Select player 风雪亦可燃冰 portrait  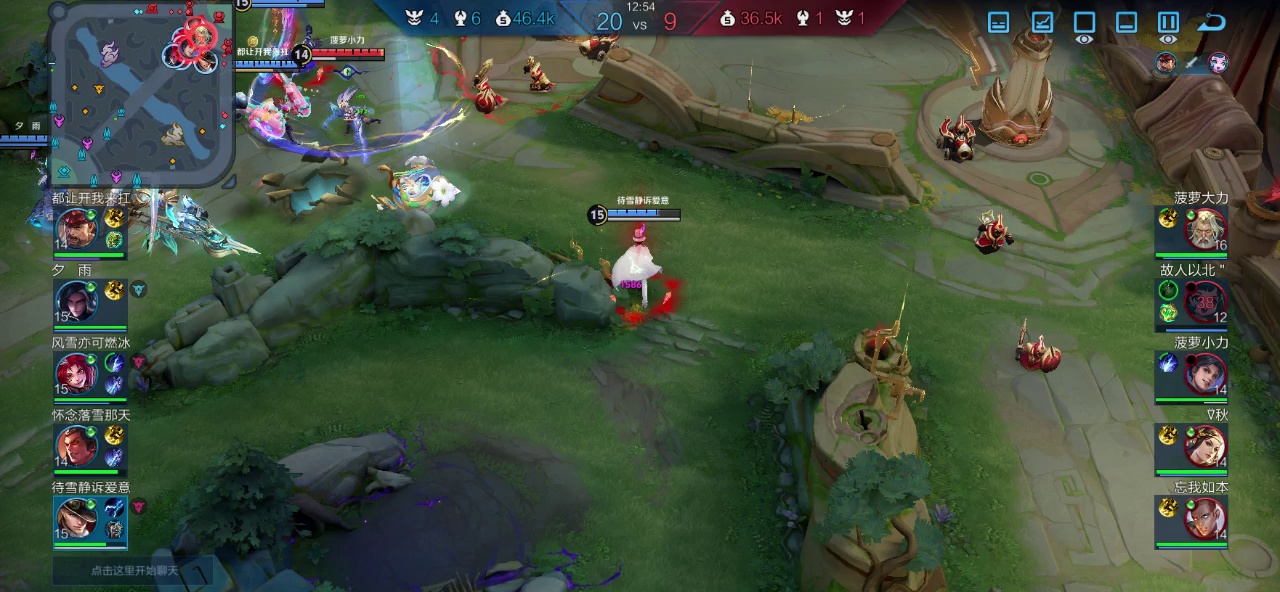tap(76, 373)
